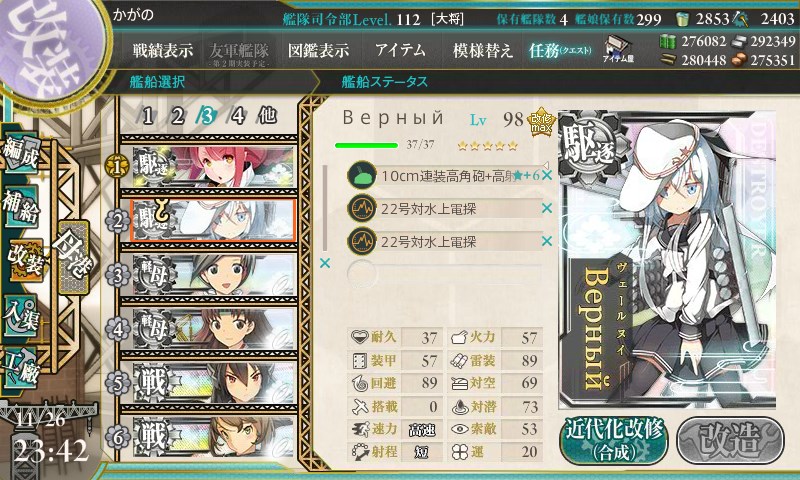Select the light carrier in slot 3
Image resolution: width=800 pixels, height=480 pixels.
coord(212,273)
